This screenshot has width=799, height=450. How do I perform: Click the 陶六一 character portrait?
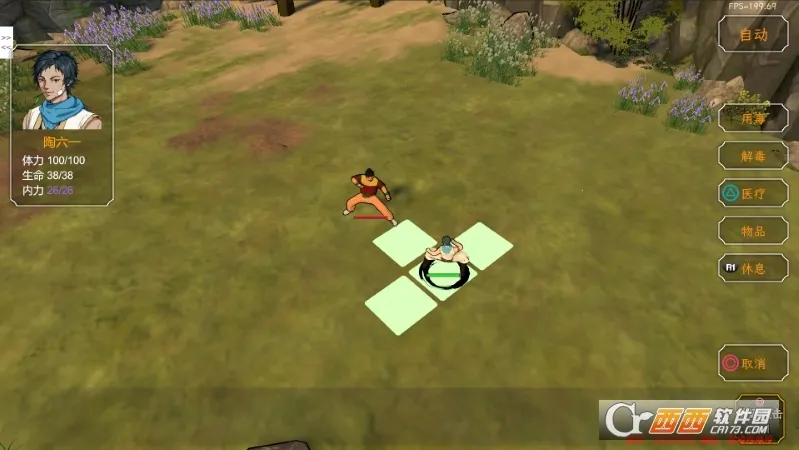60,90
